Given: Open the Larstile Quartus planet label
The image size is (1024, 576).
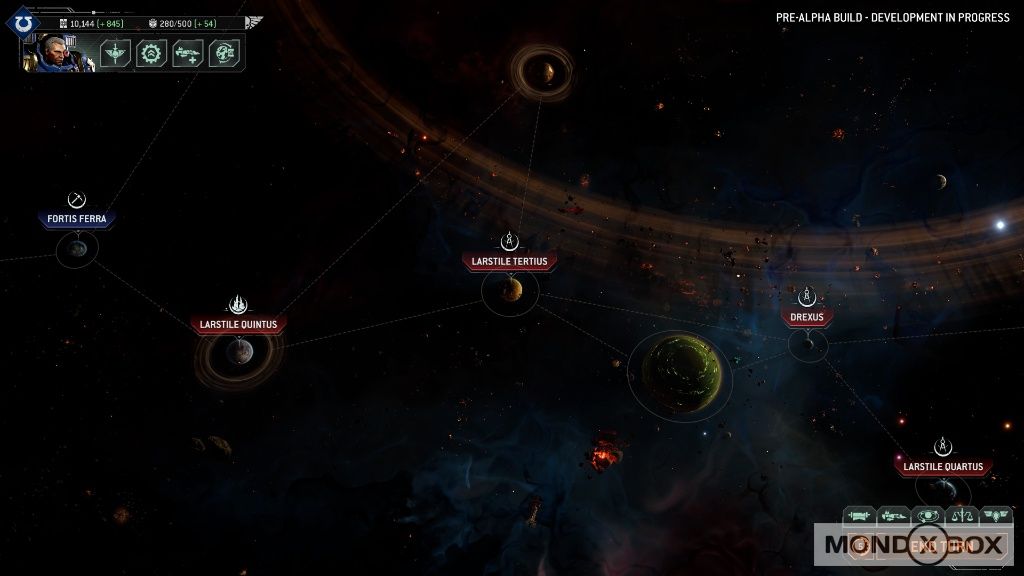Looking at the screenshot, I should coord(942,467).
